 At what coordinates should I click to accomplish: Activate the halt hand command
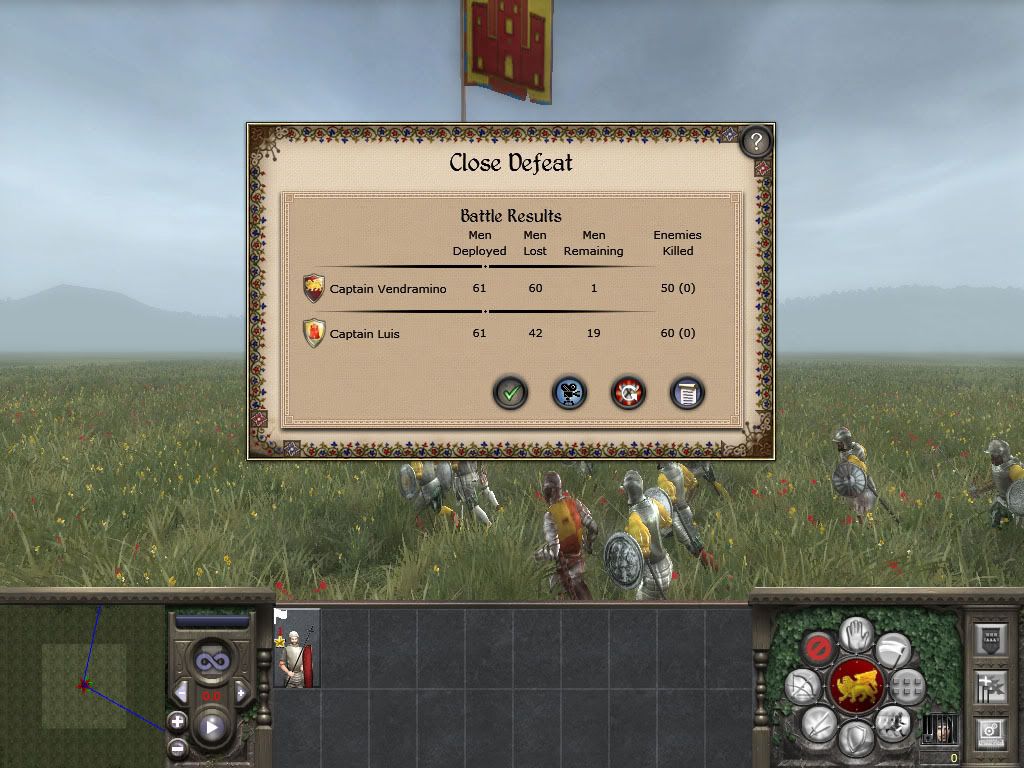(x=856, y=632)
